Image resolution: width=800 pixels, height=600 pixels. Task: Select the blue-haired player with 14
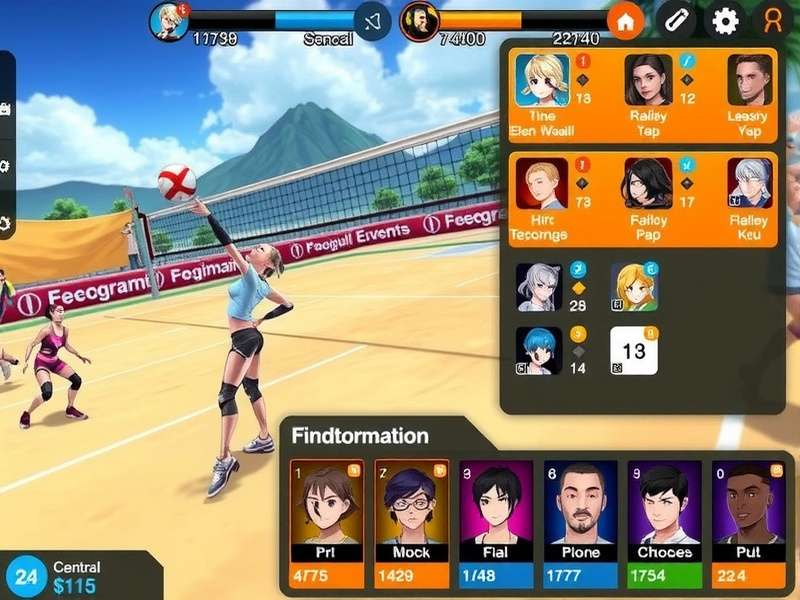[538, 350]
